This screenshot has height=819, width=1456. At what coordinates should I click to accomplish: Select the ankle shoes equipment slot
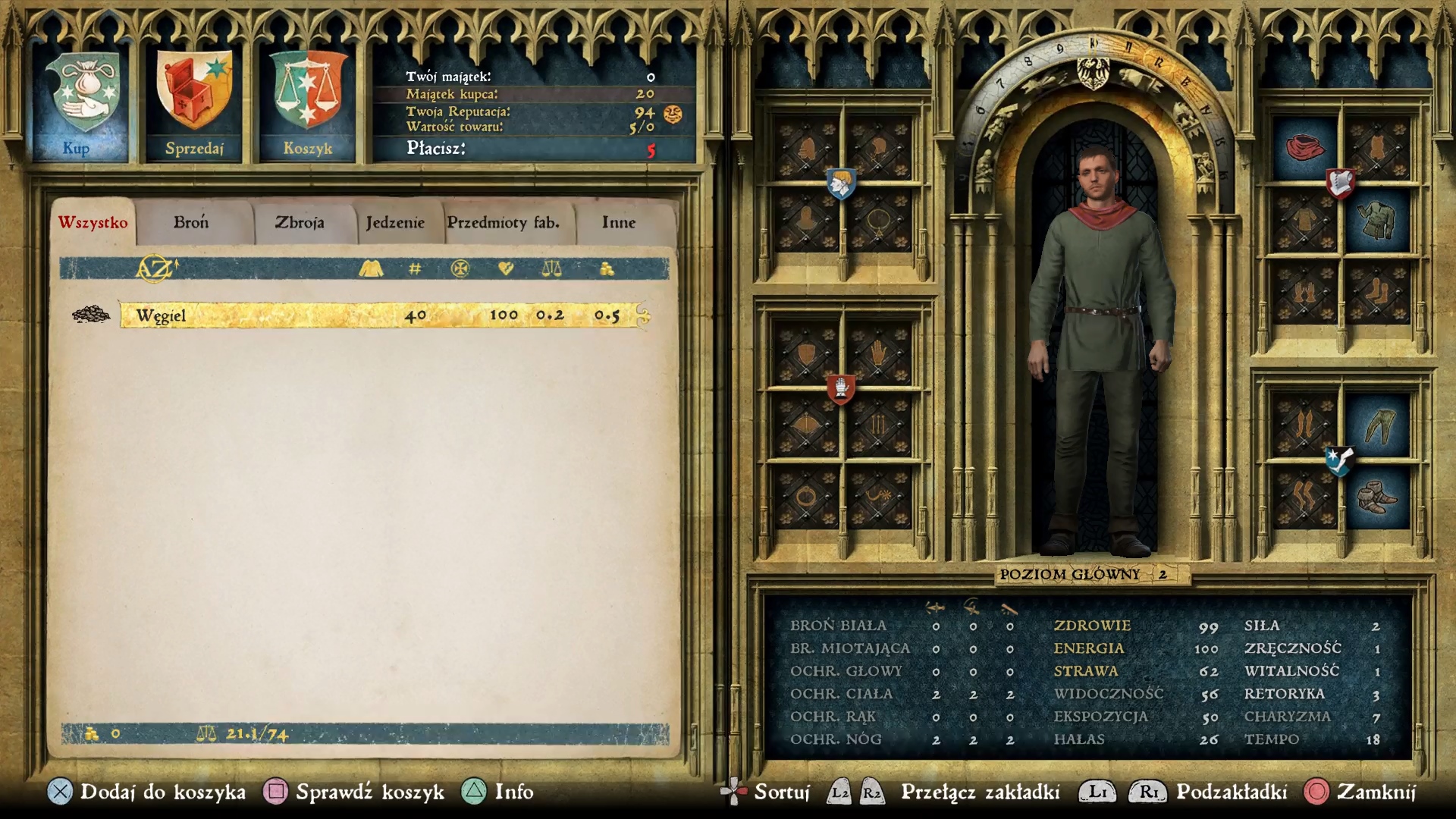pos(1376,497)
